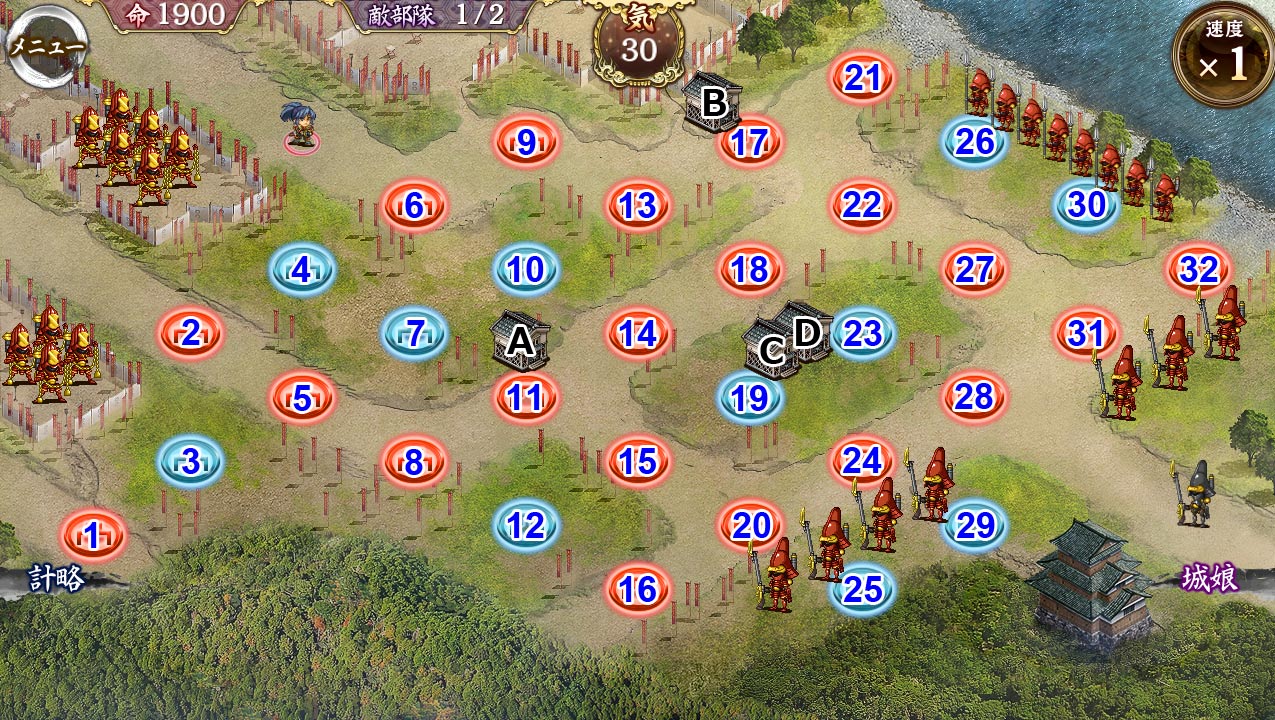Click the gate marker labeled A
1275x720 pixels.
(x=520, y=342)
